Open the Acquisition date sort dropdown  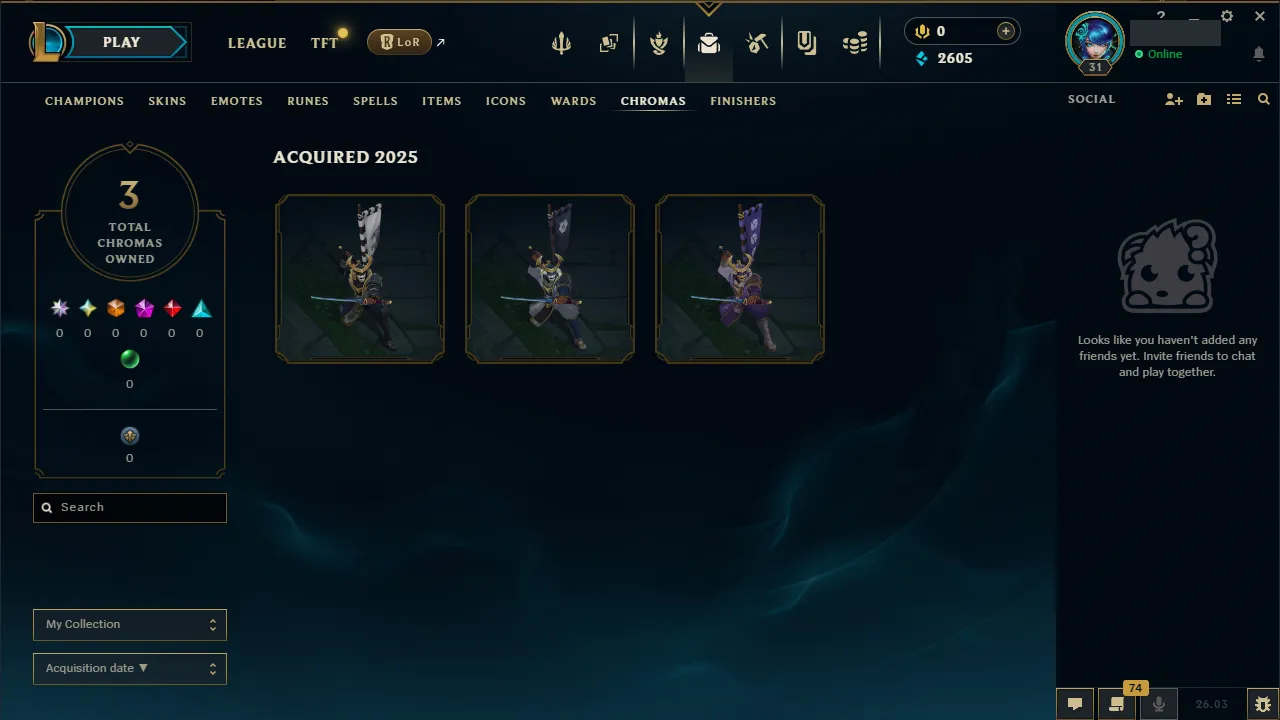pyautogui.click(x=129, y=668)
